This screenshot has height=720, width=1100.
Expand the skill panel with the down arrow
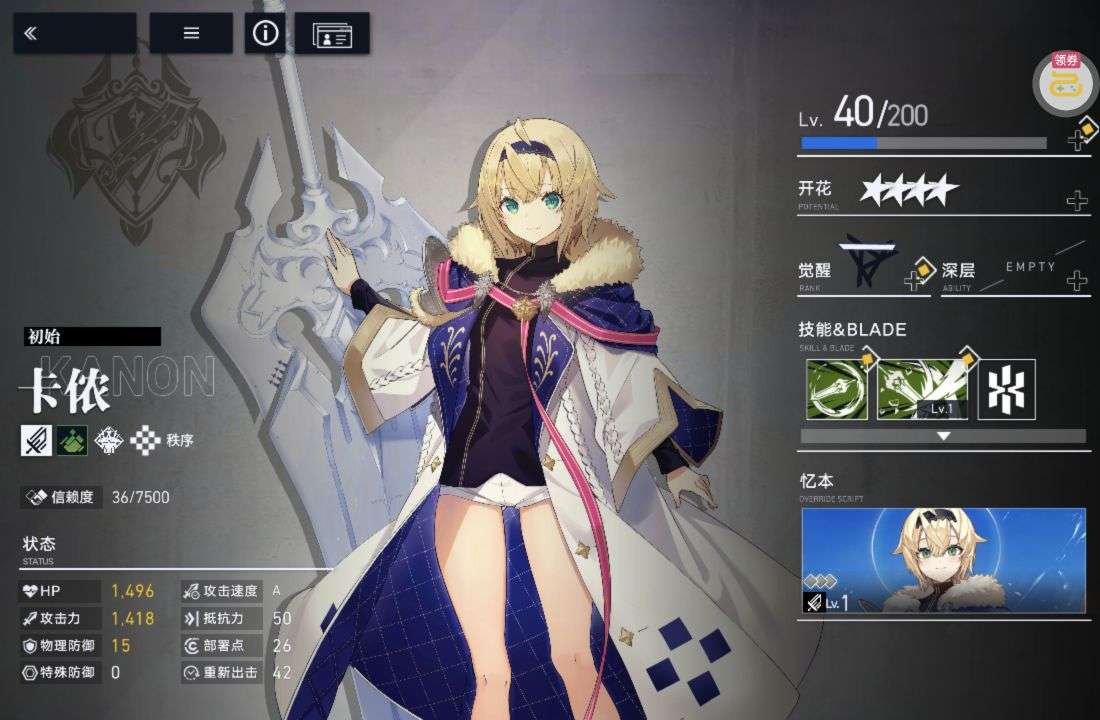[x=942, y=436]
